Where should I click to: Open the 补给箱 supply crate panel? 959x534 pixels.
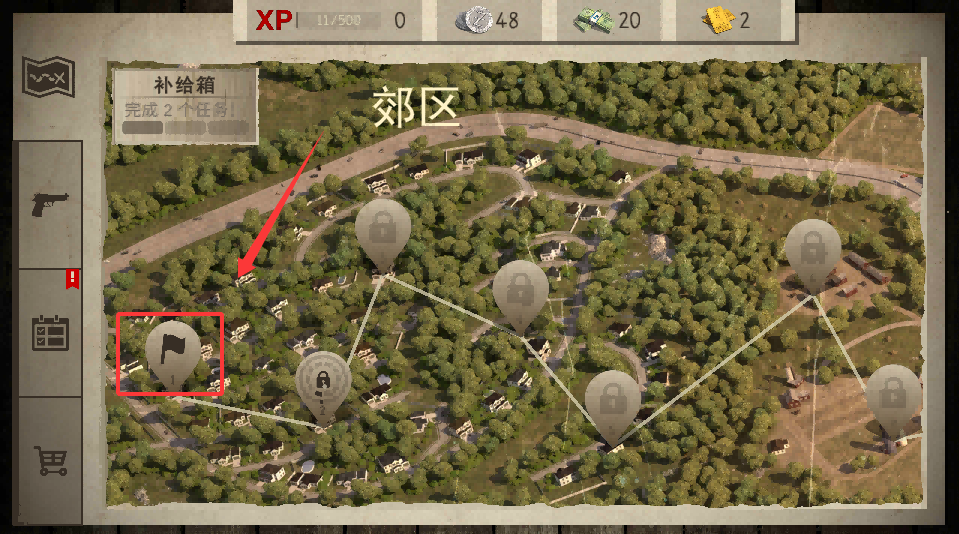coord(185,105)
